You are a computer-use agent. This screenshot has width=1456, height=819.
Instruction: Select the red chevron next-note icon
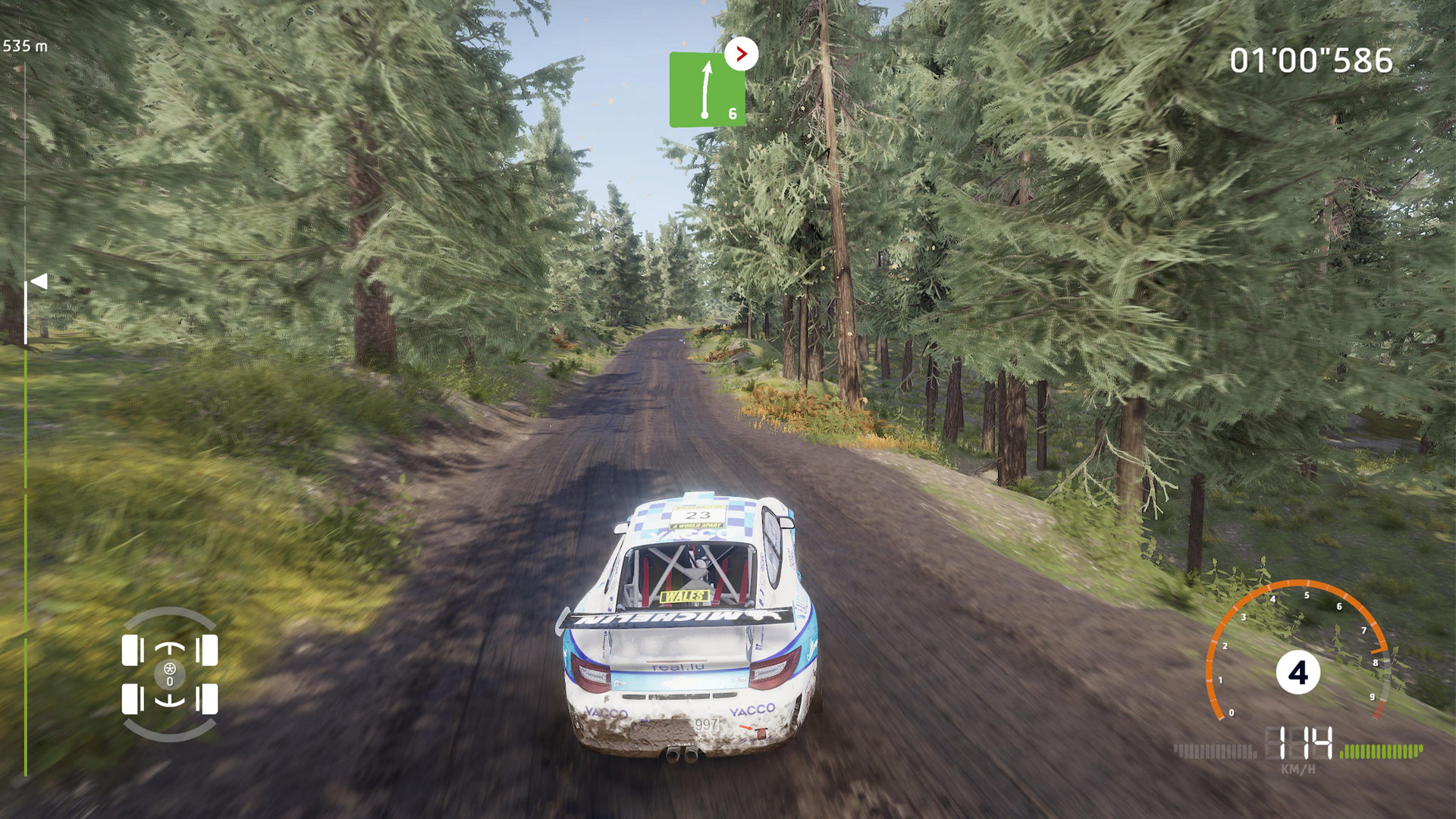click(x=741, y=54)
